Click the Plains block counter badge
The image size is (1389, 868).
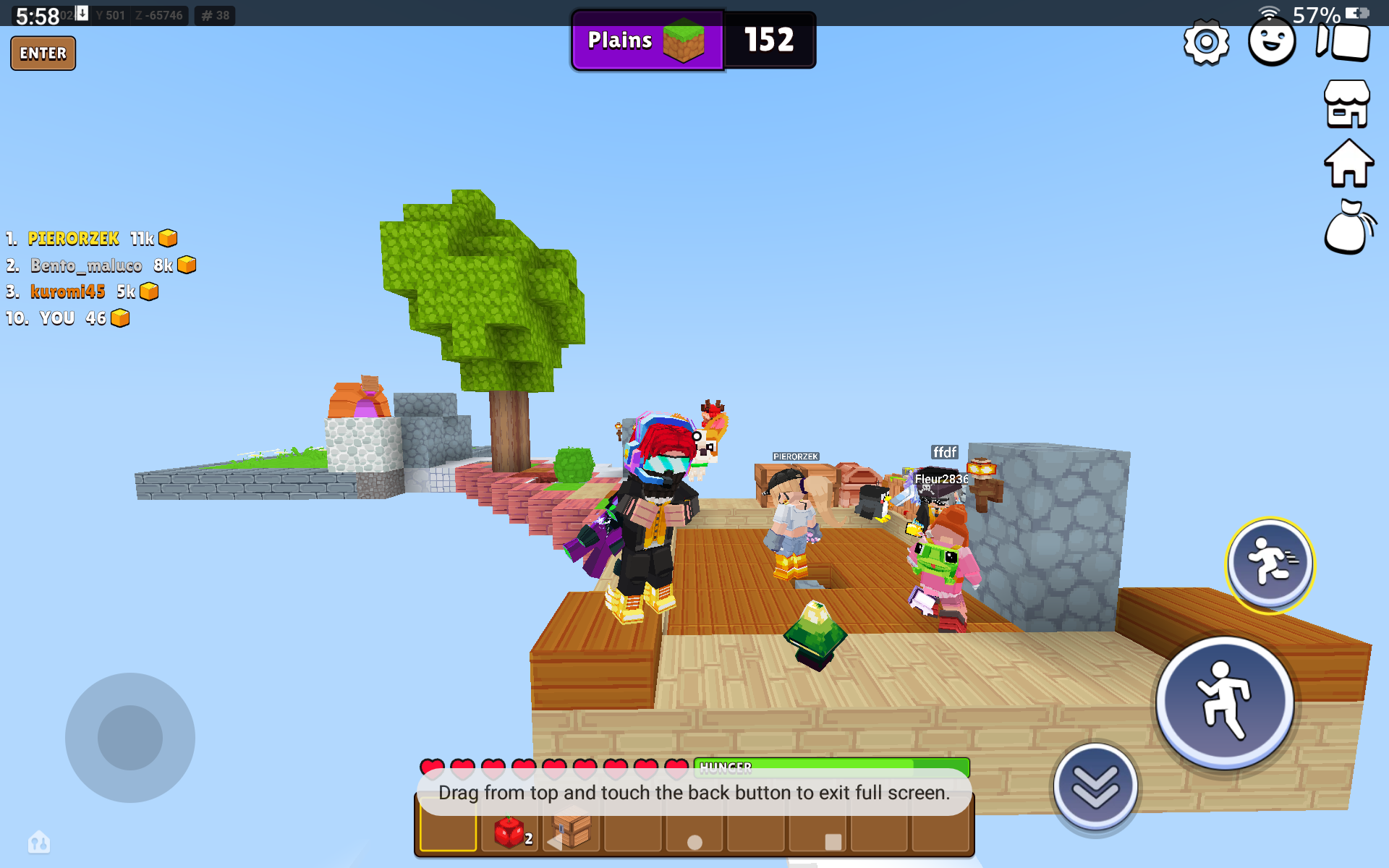[x=693, y=40]
